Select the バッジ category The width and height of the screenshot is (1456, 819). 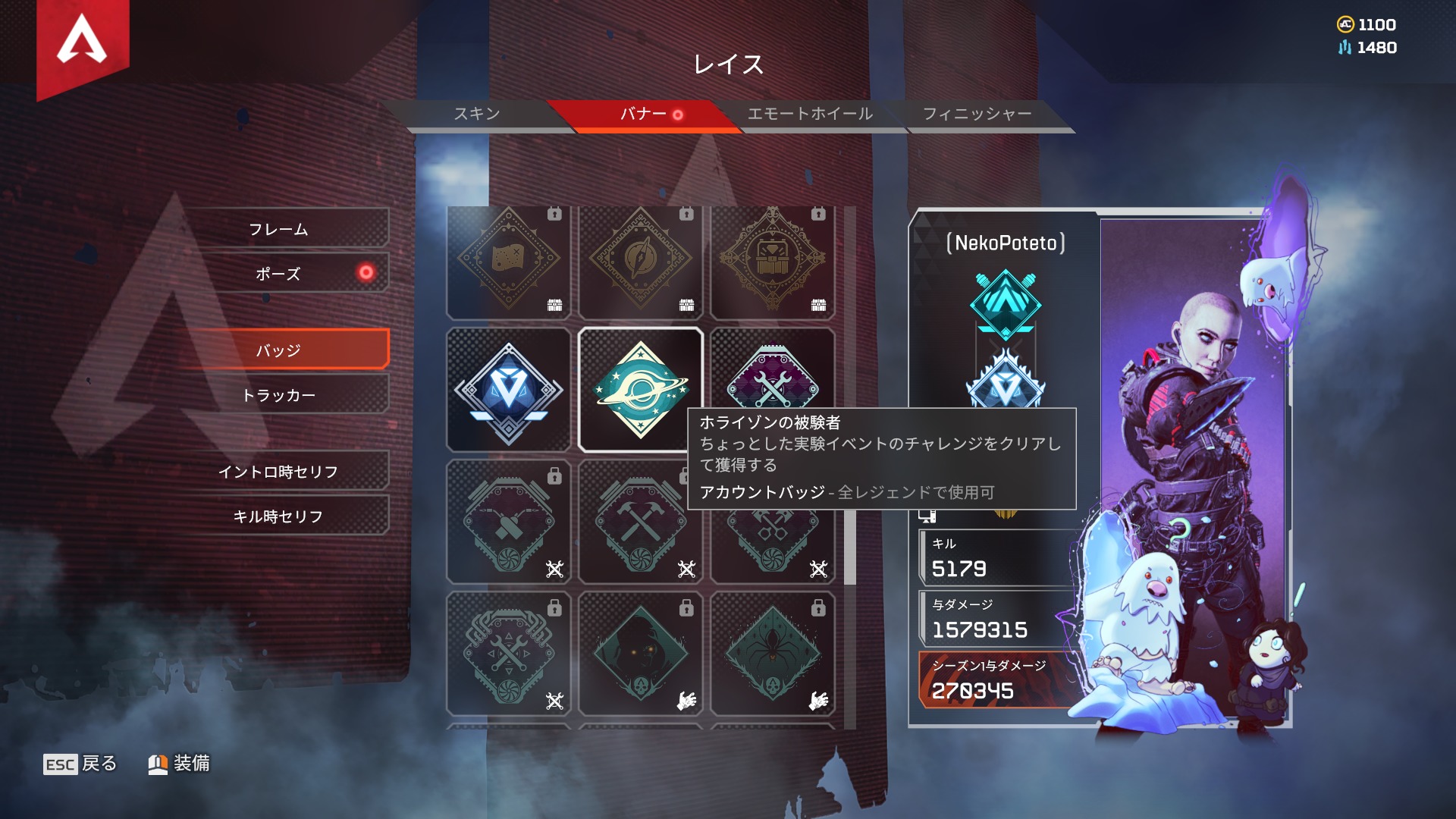coord(278,350)
